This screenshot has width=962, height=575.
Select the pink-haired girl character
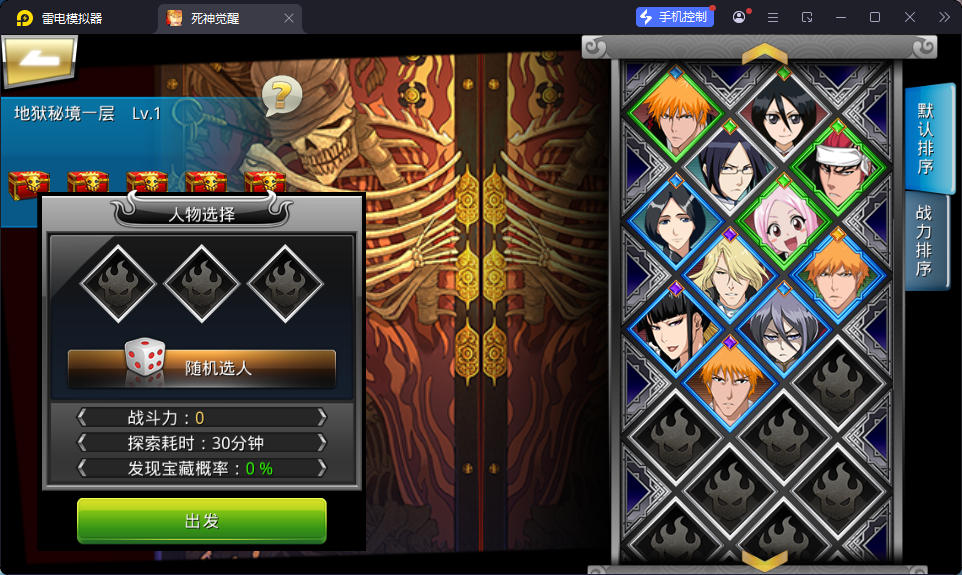click(783, 221)
